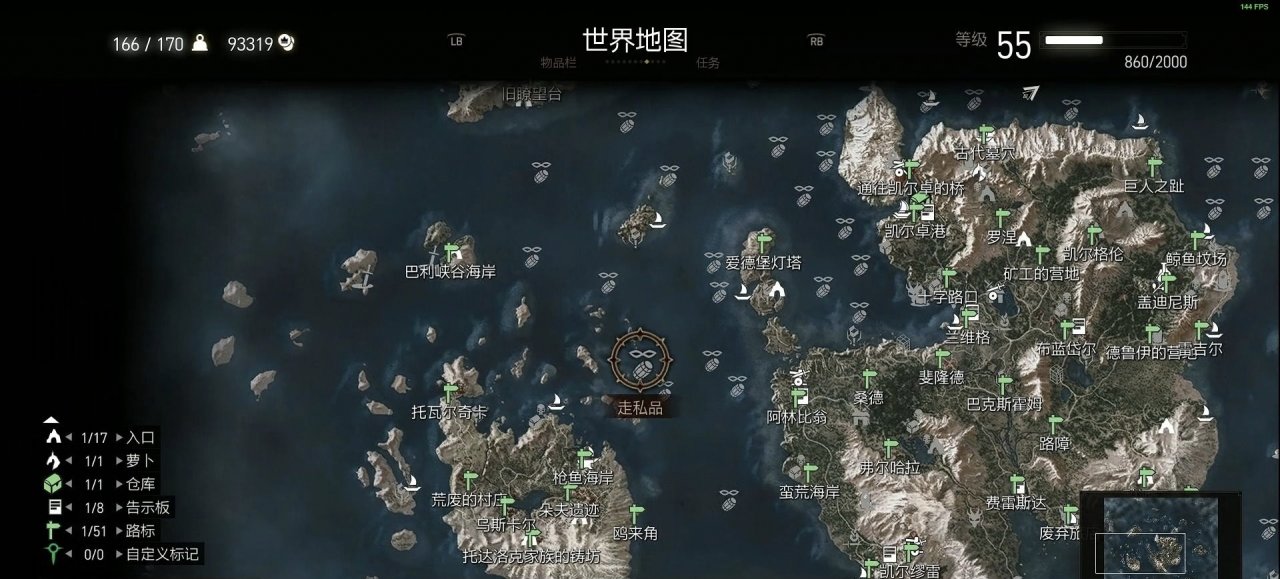
Task: Click the 巴克斯霍姆 signpost marker
Action: (x=1005, y=385)
